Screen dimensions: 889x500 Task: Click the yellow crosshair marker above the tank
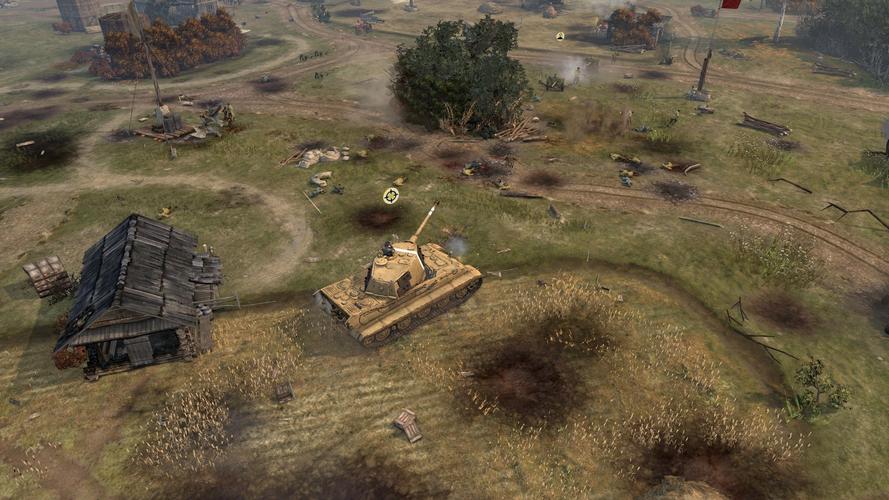[x=391, y=195]
